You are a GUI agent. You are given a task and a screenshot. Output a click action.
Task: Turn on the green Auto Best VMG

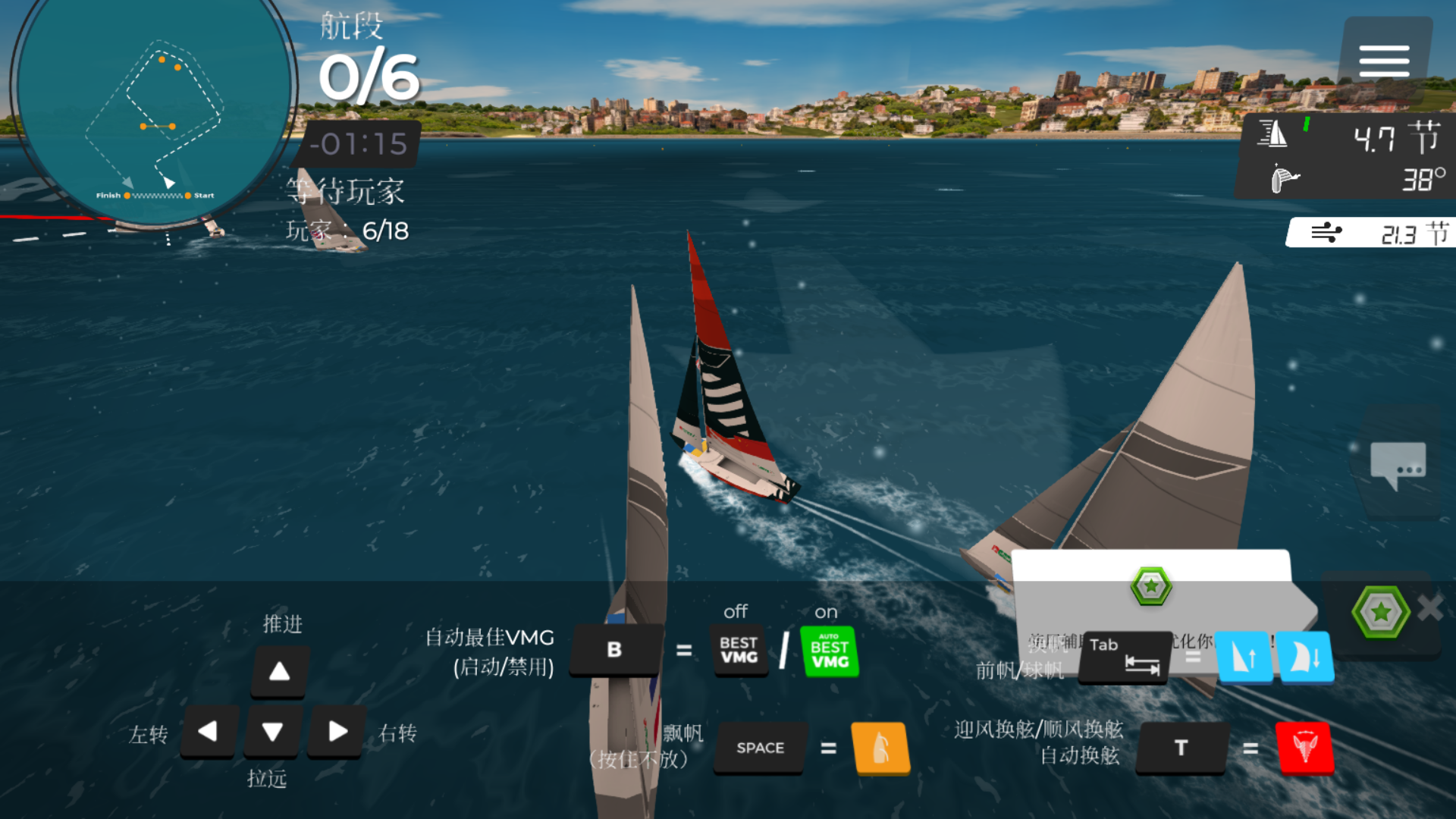pyautogui.click(x=830, y=651)
